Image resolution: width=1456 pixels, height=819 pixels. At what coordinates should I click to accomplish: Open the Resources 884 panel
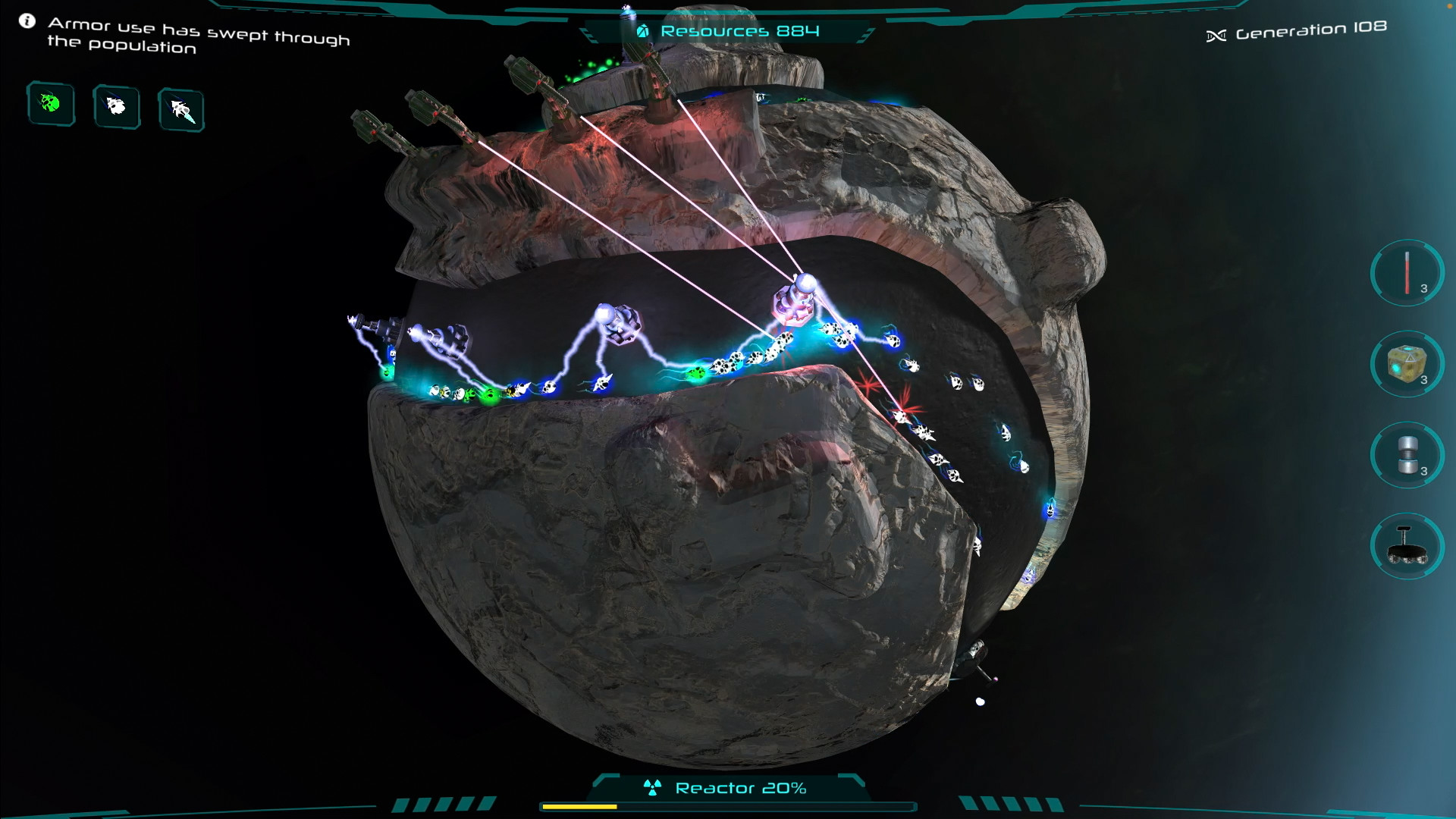pyautogui.click(x=739, y=31)
